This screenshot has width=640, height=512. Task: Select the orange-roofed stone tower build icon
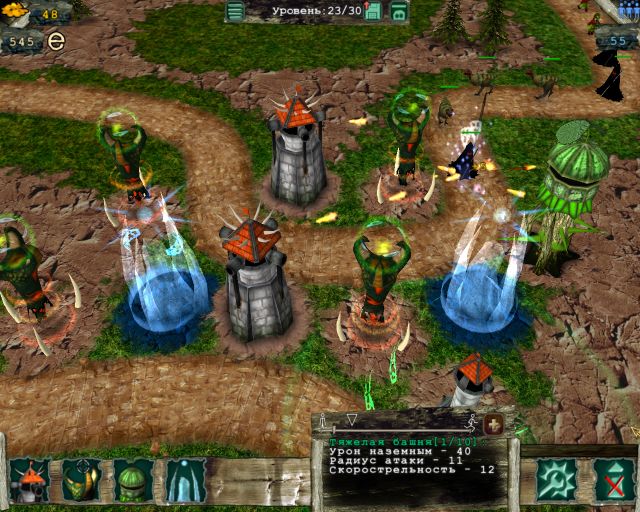(x=29, y=481)
